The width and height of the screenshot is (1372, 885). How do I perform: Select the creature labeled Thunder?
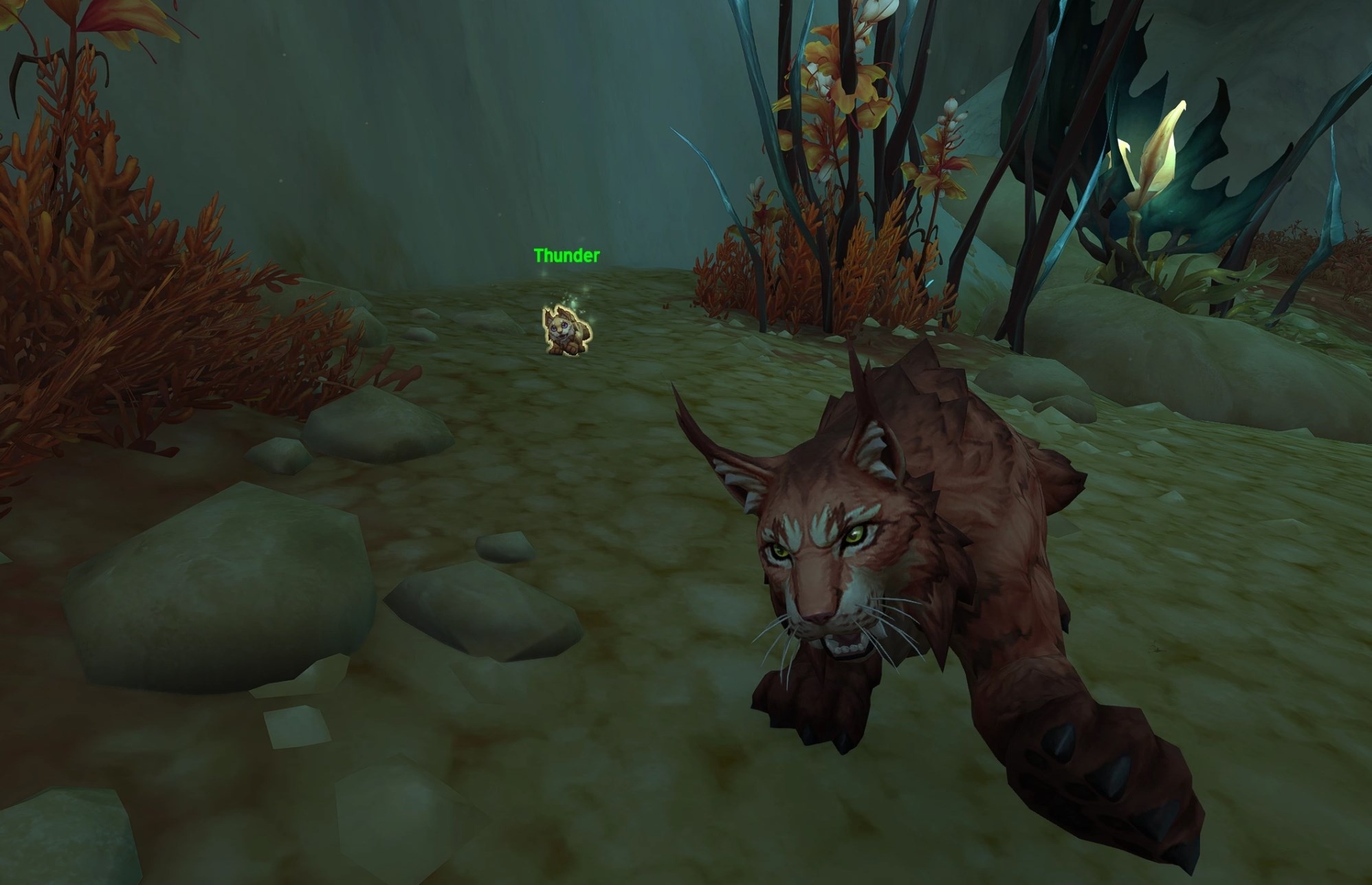(566, 332)
